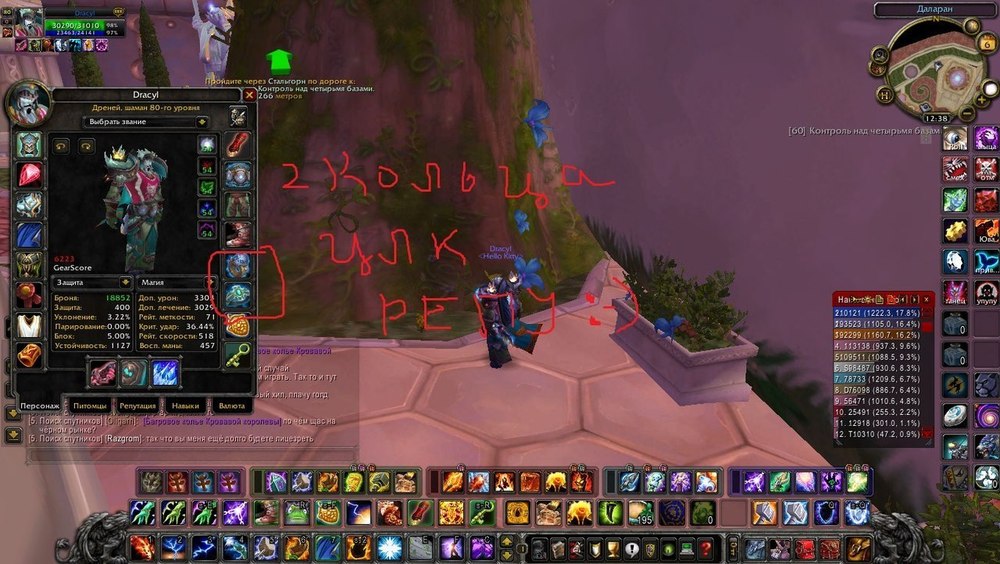Select the green key trinket slot

click(x=237, y=355)
